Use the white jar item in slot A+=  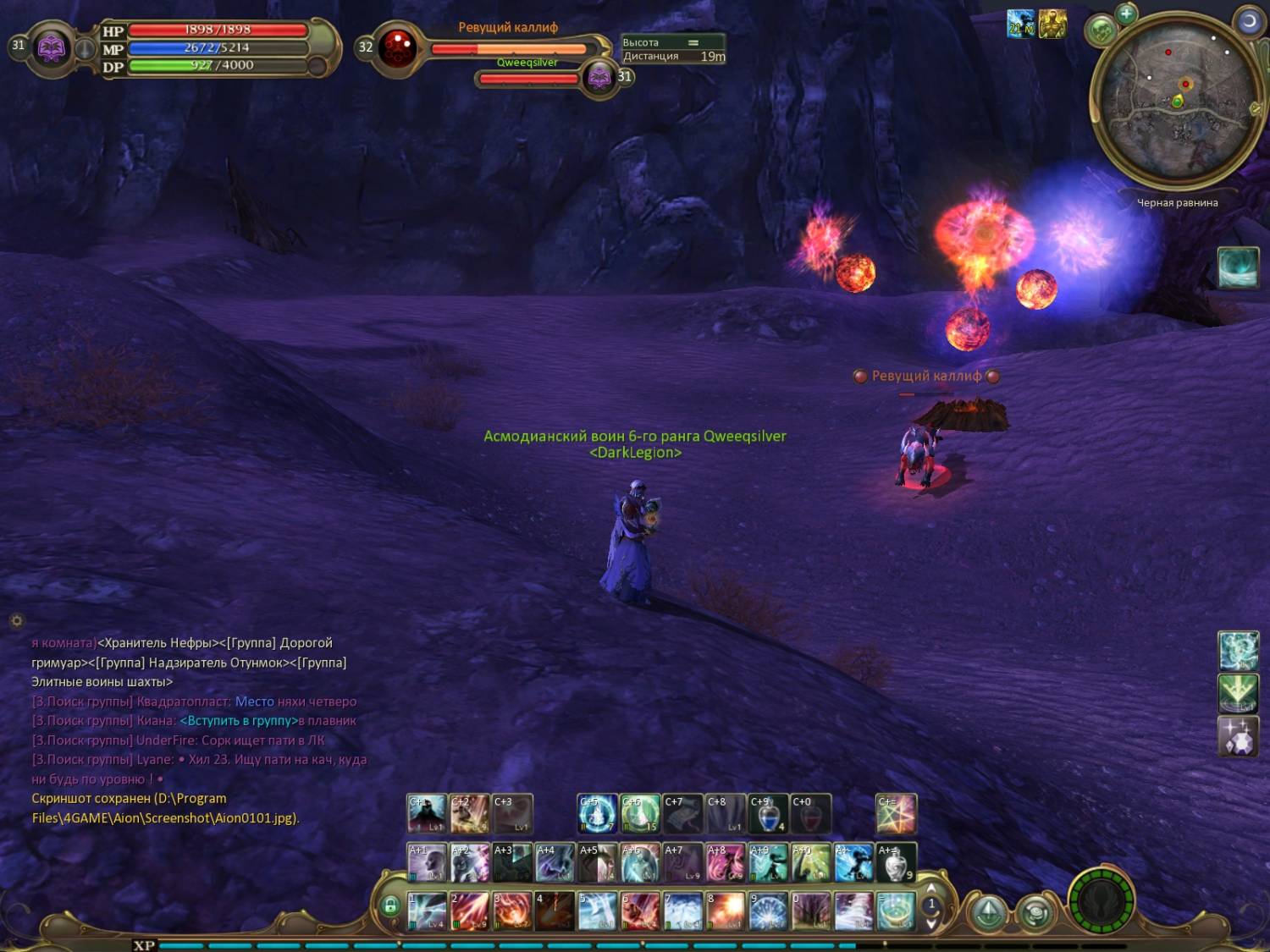(896, 862)
